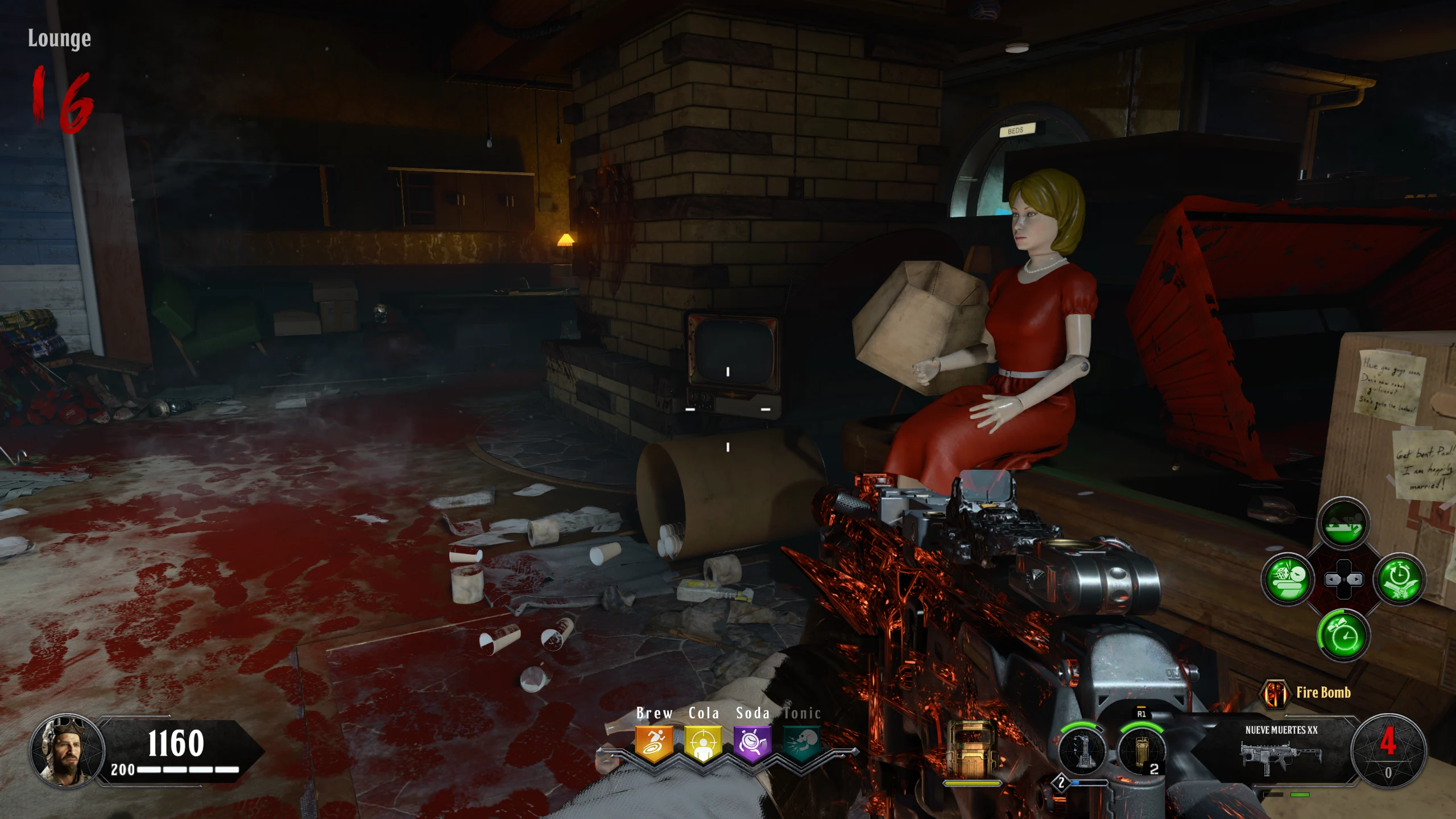Select the Fire Bomb equipment icon

tap(1275, 693)
